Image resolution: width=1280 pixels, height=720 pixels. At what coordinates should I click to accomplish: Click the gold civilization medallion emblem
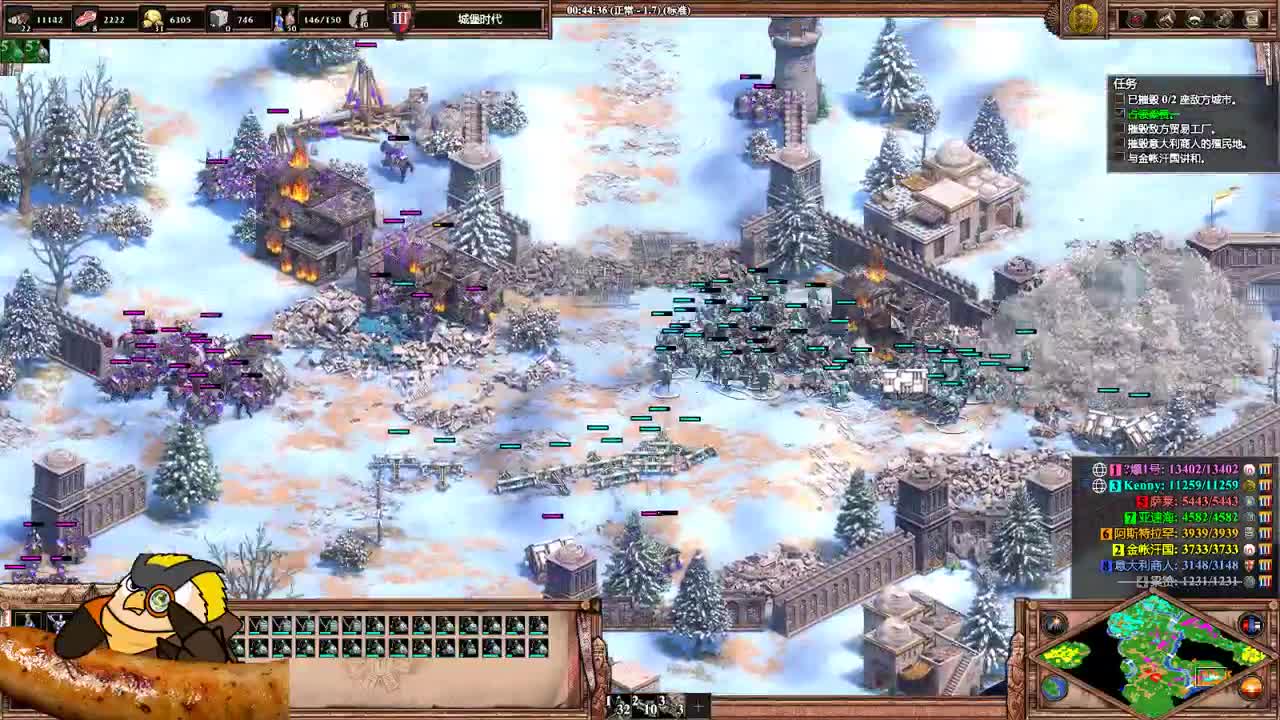click(1083, 17)
